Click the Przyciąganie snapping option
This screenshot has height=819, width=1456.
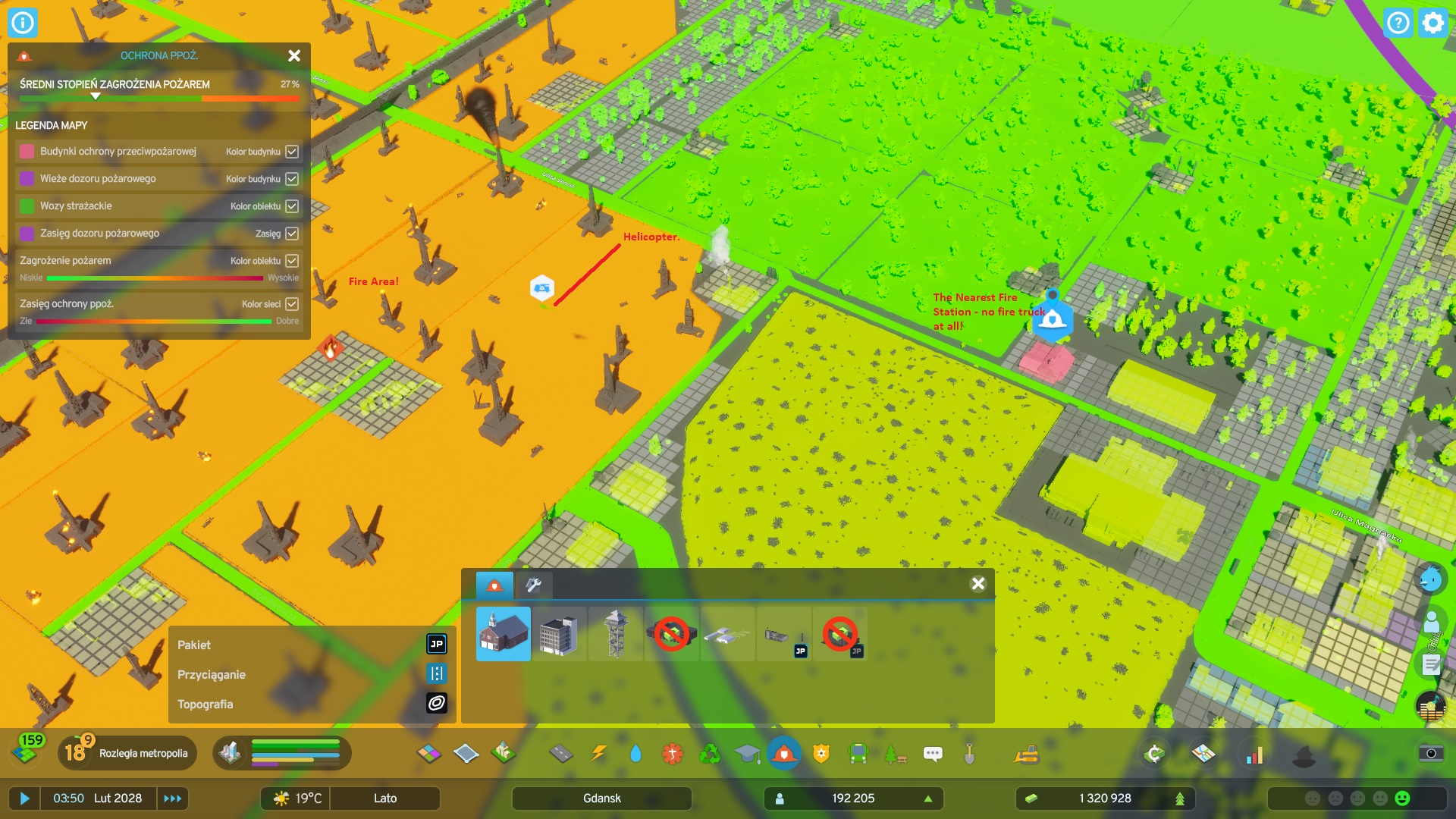tap(437, 674)
